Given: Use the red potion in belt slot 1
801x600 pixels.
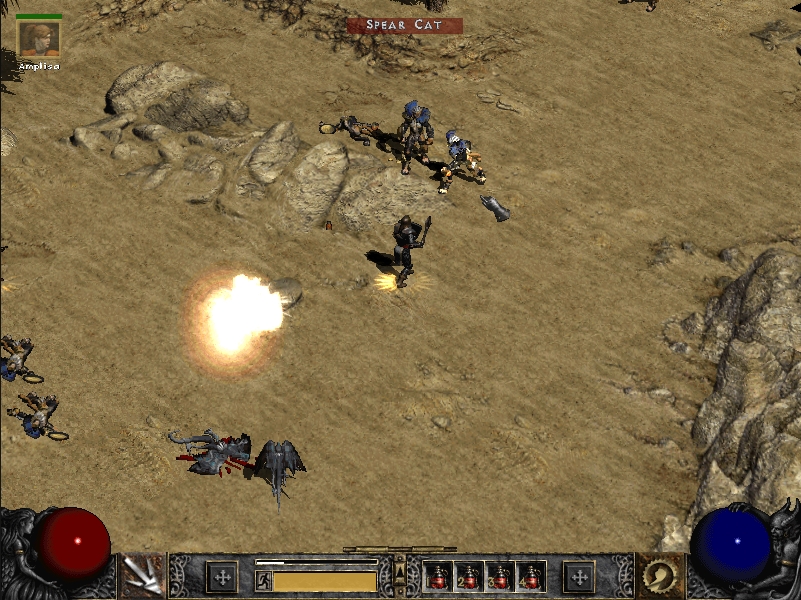Looking at the screenshot, I should 438,577.
